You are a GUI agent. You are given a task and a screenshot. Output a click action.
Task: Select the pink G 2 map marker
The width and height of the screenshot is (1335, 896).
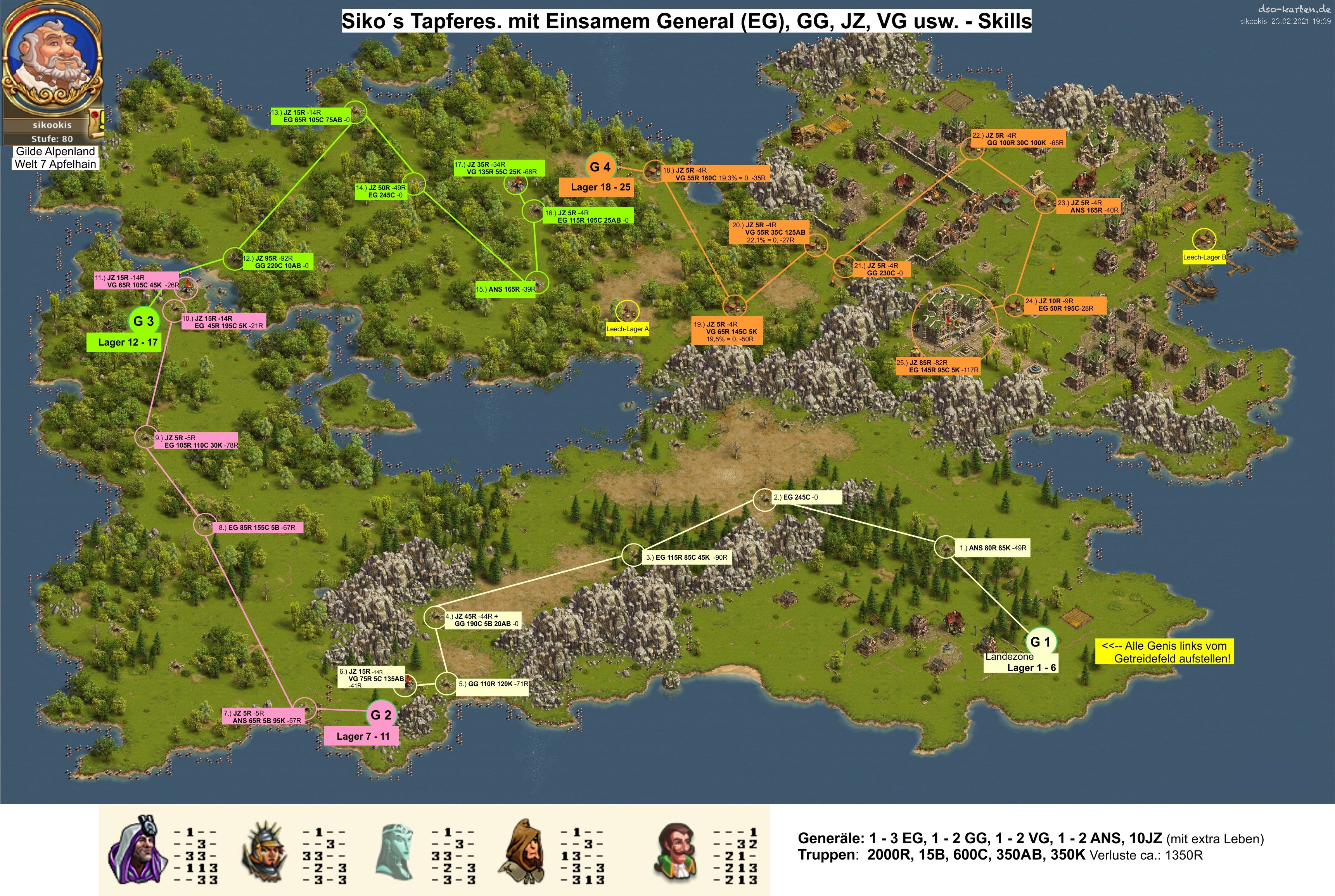(x=380, y=714)
